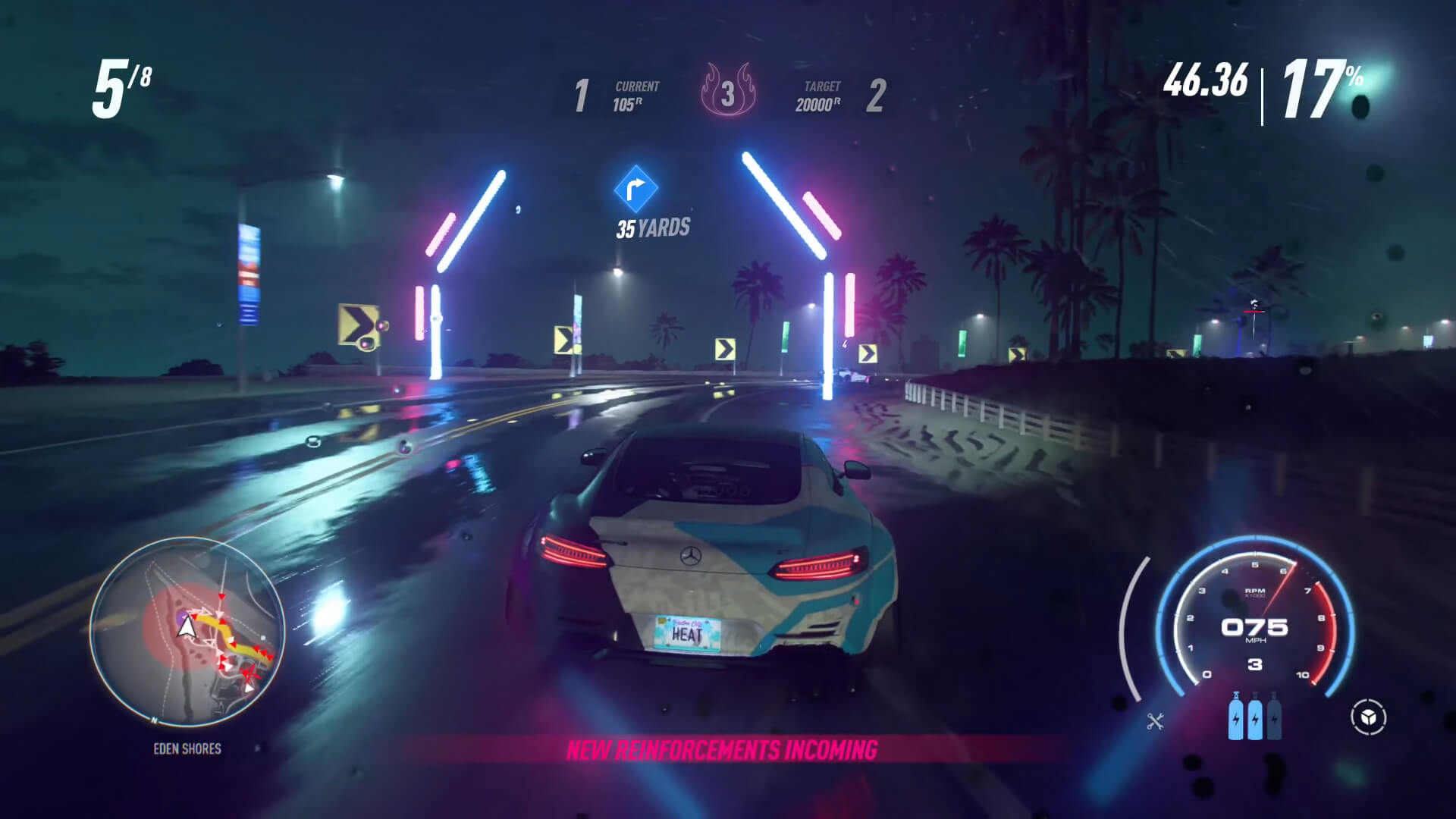Viewport: 1456px width, 819px height.
Task: Toggle the 17 percent multiplier indicator
Action: pyautogui.click(x=1317, y=86)
